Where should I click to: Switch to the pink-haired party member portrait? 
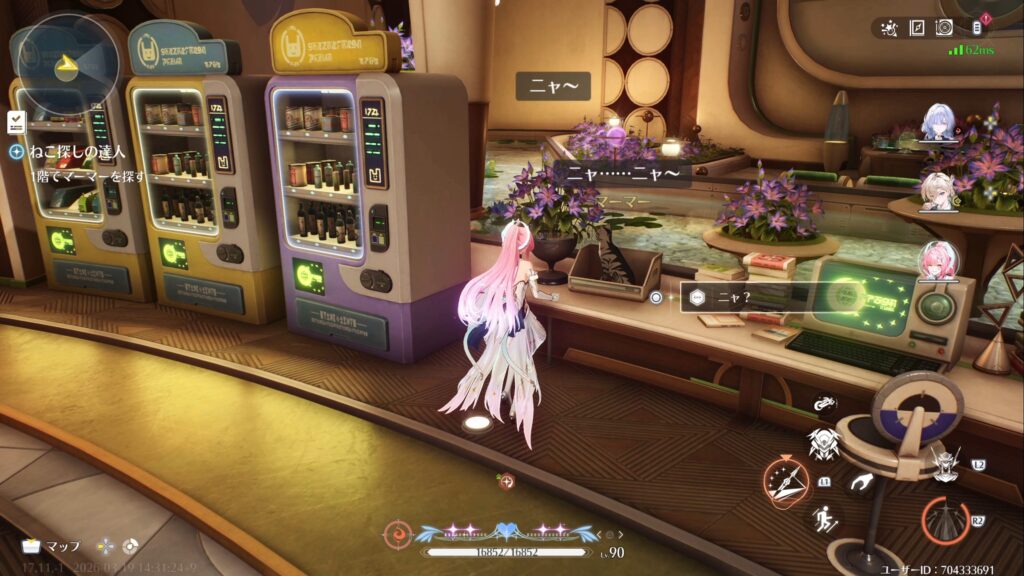938,261
